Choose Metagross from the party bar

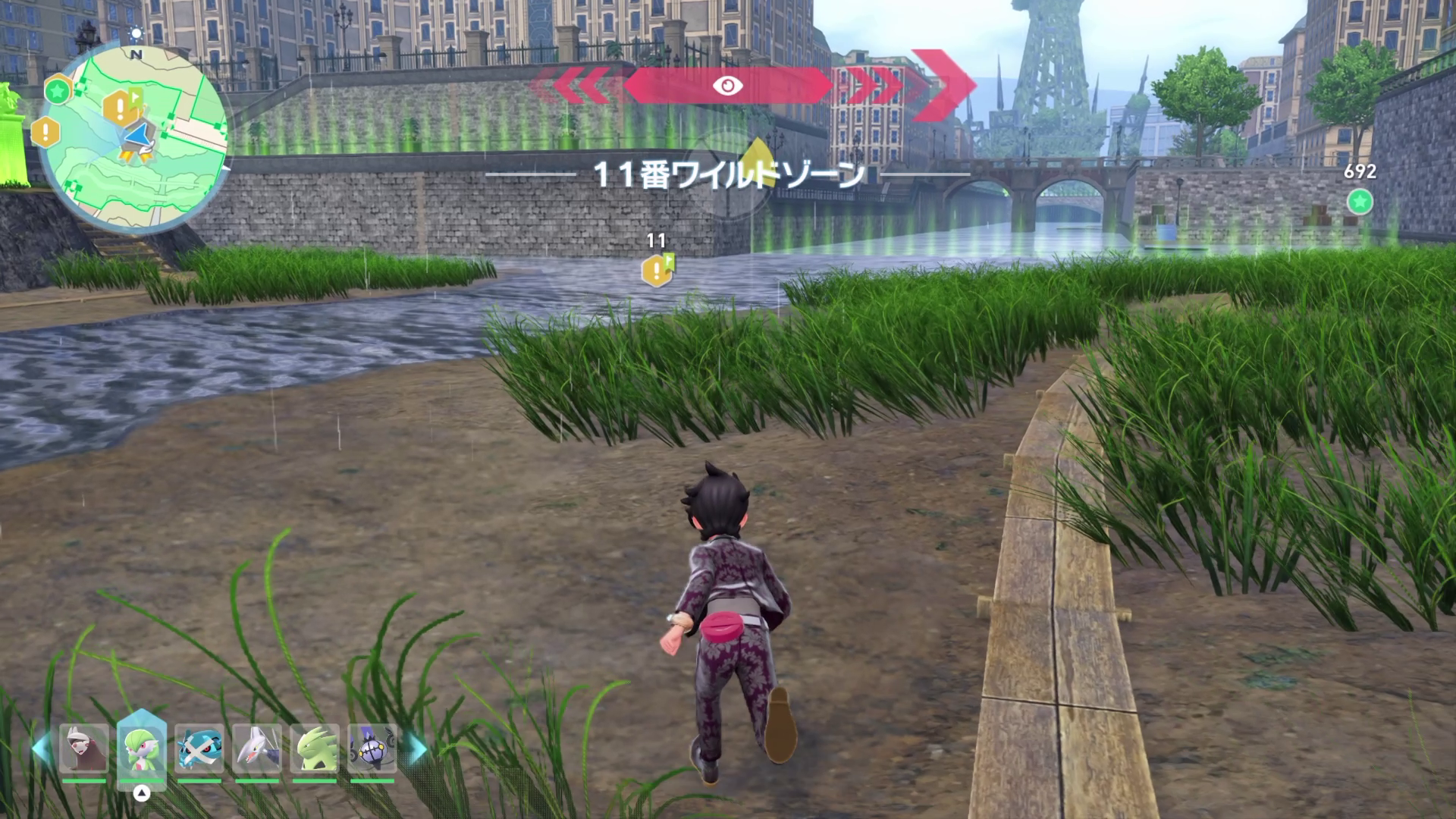[x=199, y=748]
